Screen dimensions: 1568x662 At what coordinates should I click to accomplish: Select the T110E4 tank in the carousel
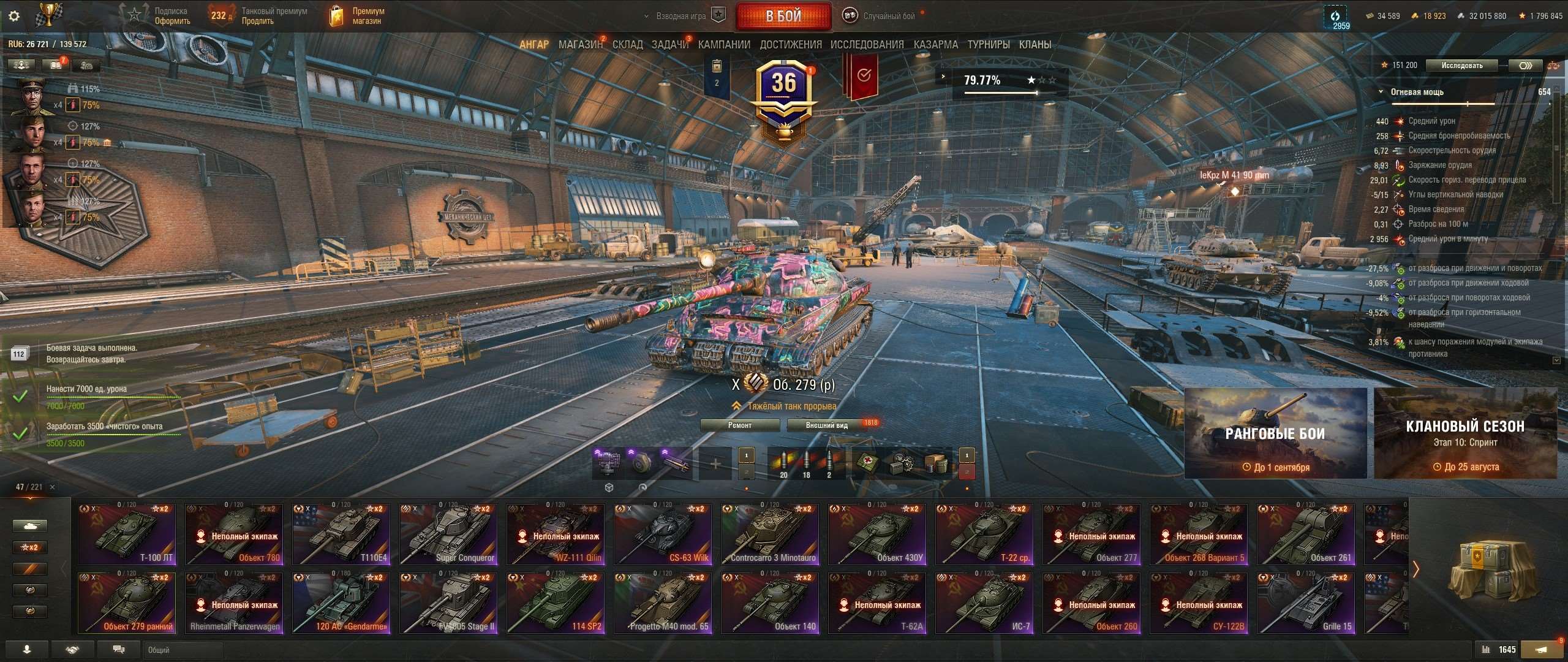[341, 534]
